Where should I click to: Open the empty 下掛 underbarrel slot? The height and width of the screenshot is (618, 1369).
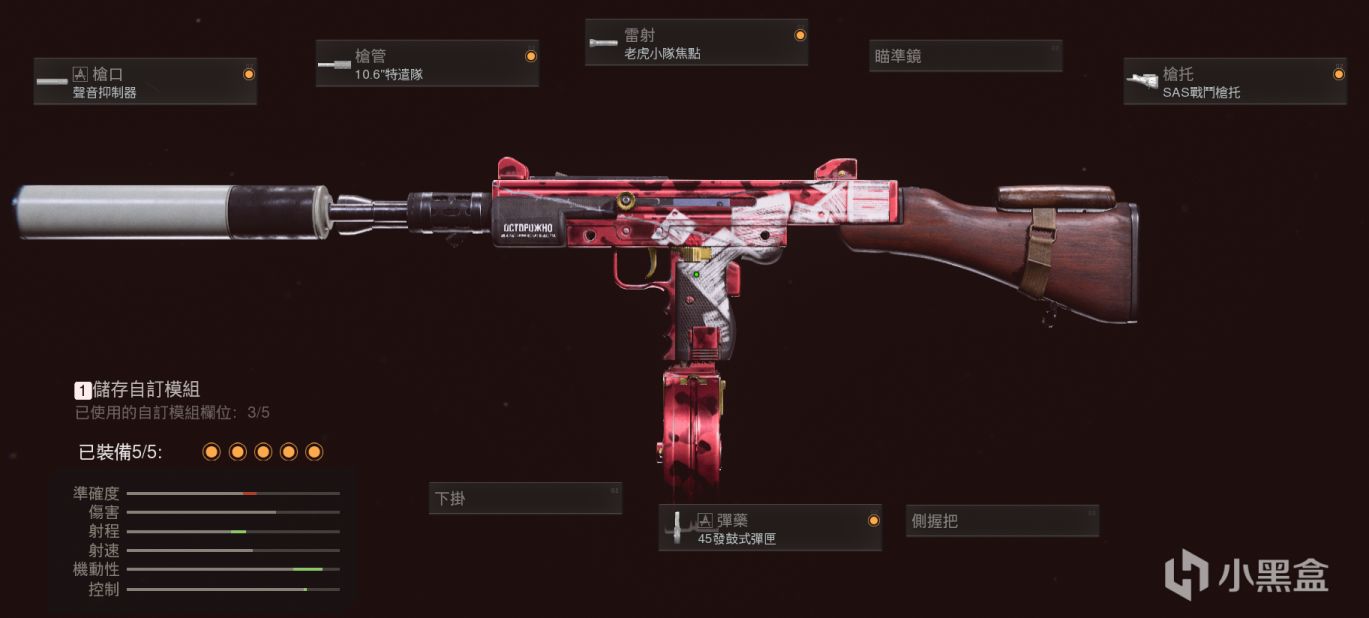[525, 498]
